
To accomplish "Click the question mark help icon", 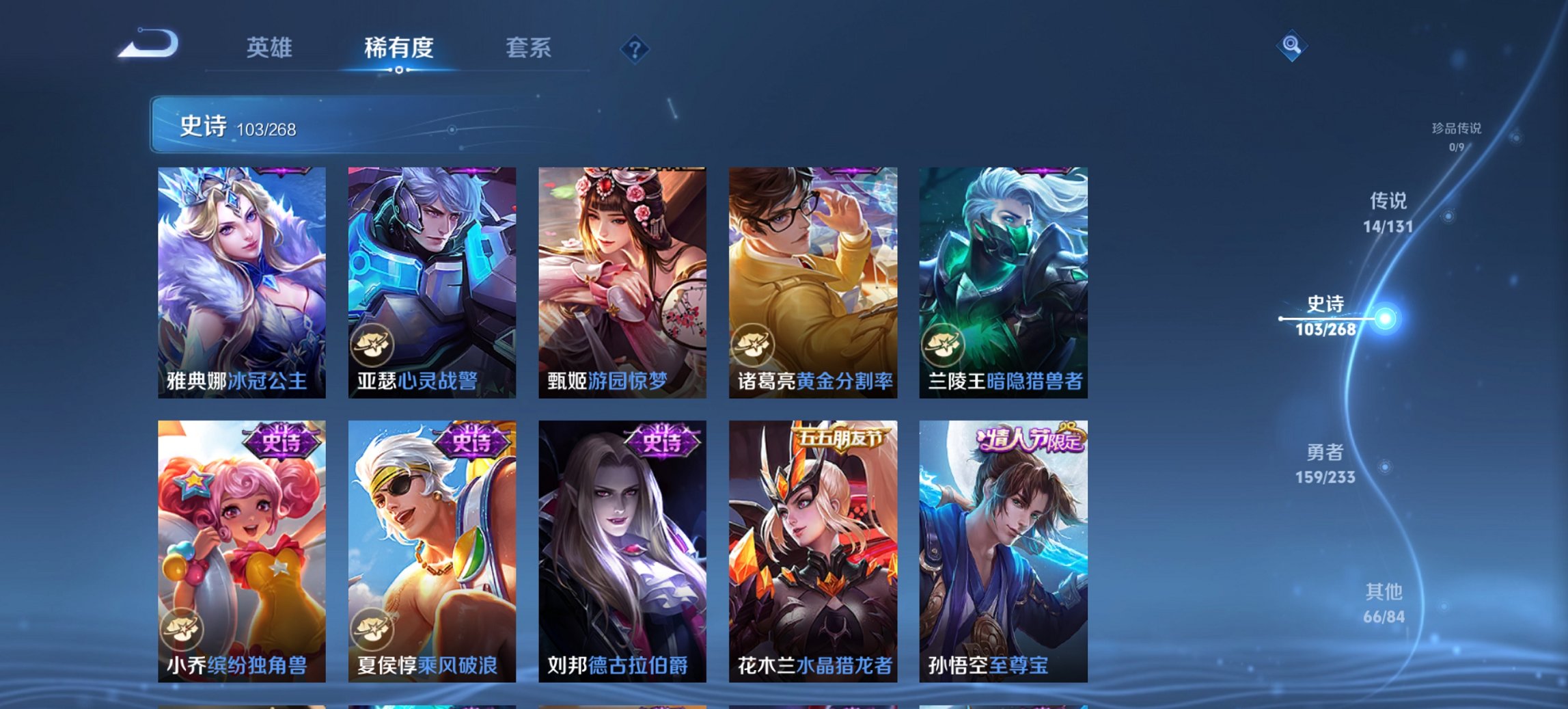I will pos(635,49).
